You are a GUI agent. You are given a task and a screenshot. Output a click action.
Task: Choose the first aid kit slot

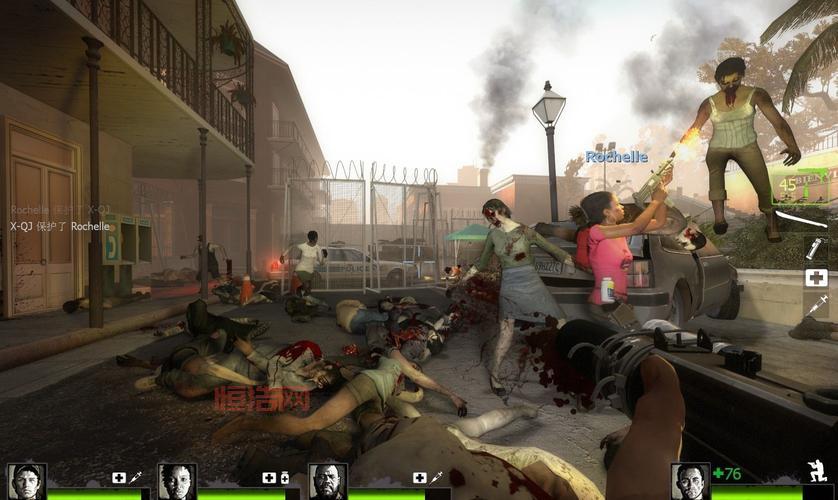pyautogui.click(x=816, y=278)
